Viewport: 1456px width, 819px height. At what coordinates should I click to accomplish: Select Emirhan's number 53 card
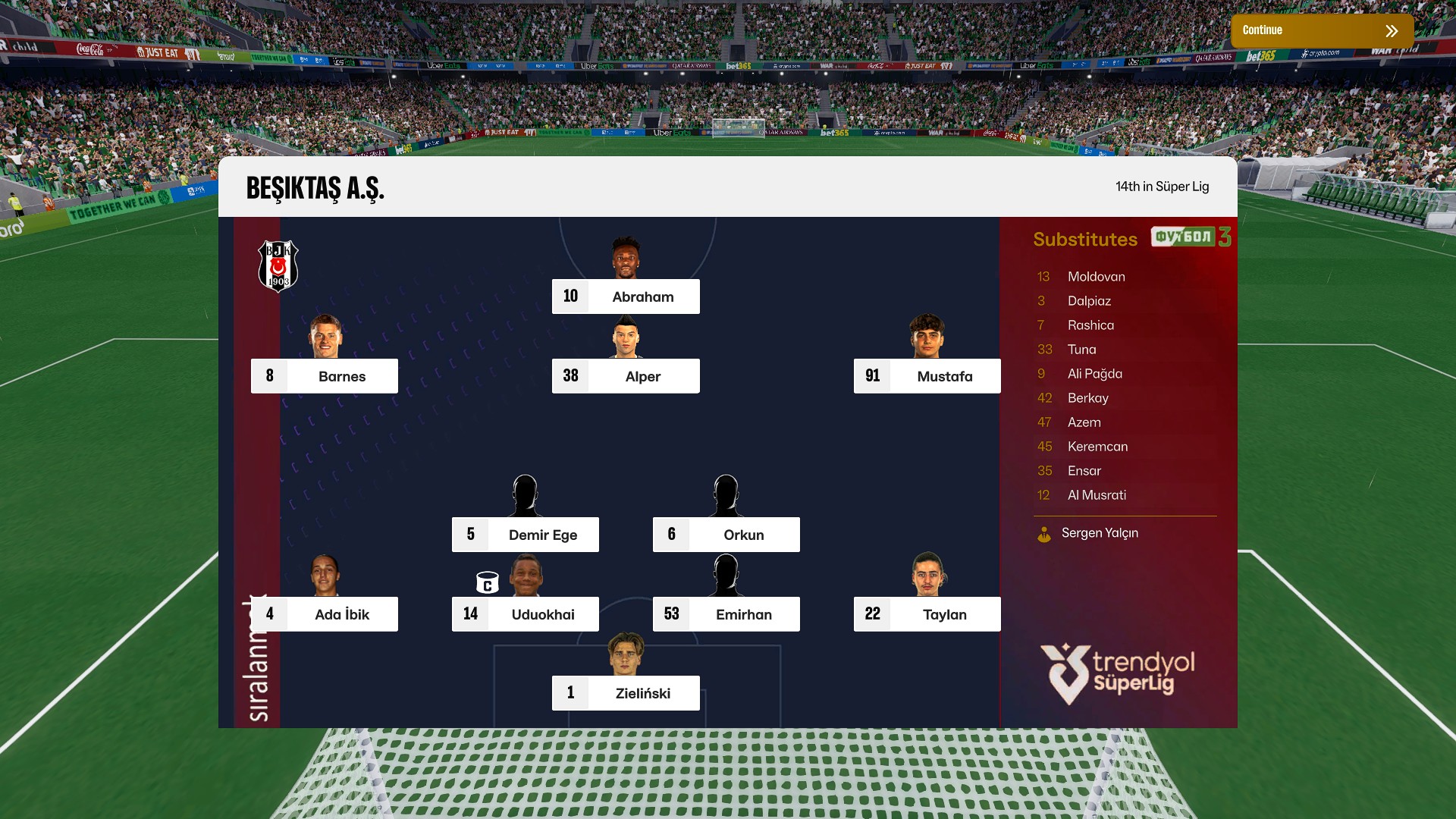726,614
